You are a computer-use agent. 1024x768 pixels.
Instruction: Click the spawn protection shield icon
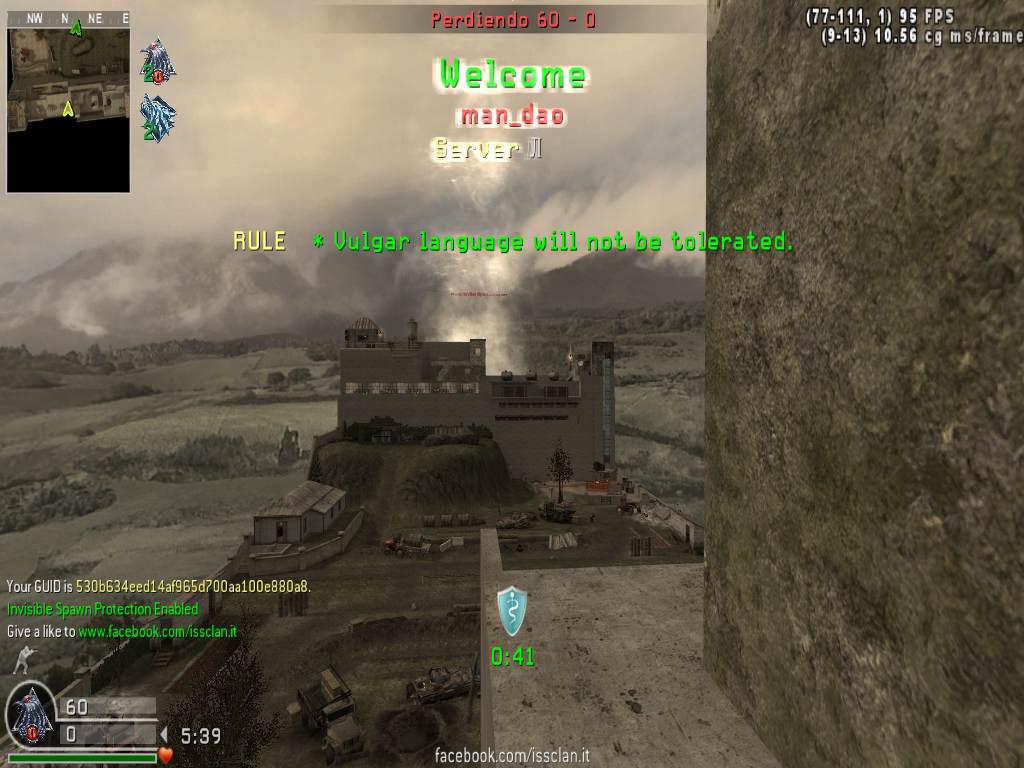click(x=512, y=610)
